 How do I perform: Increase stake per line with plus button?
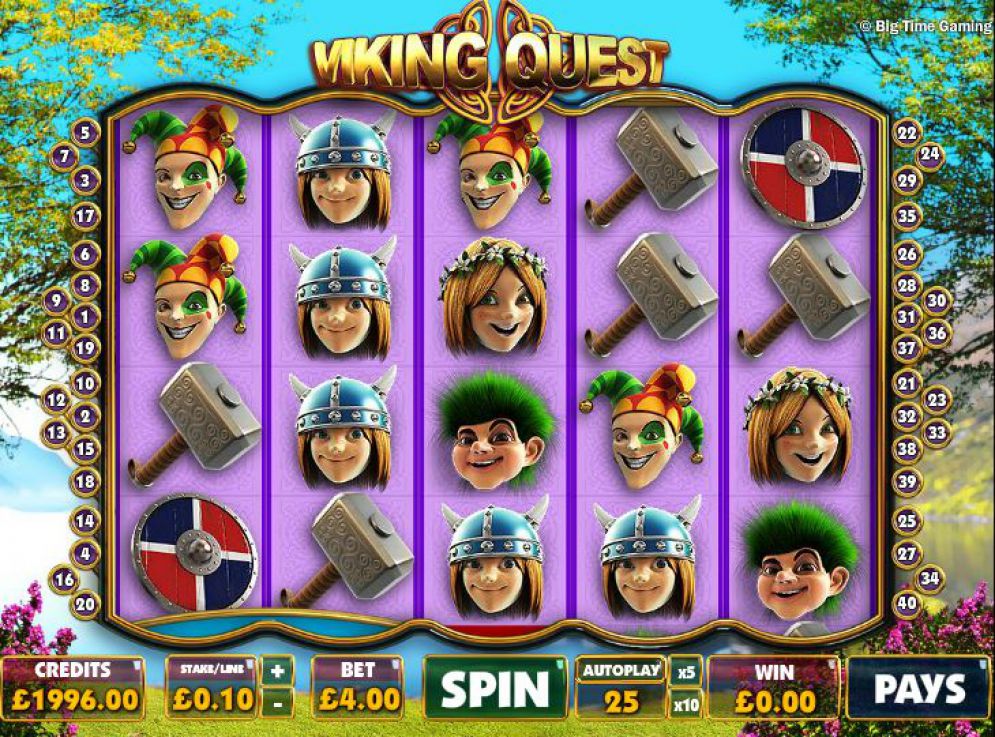(279, 669)
